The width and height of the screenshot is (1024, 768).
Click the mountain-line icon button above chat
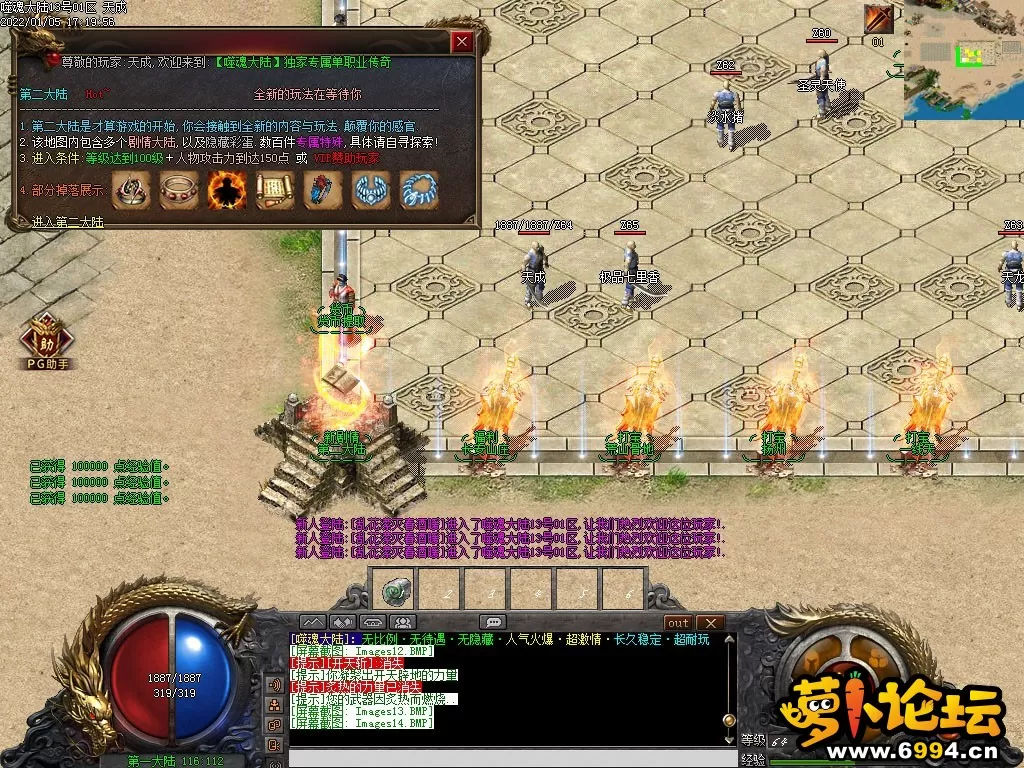point(314,623)
